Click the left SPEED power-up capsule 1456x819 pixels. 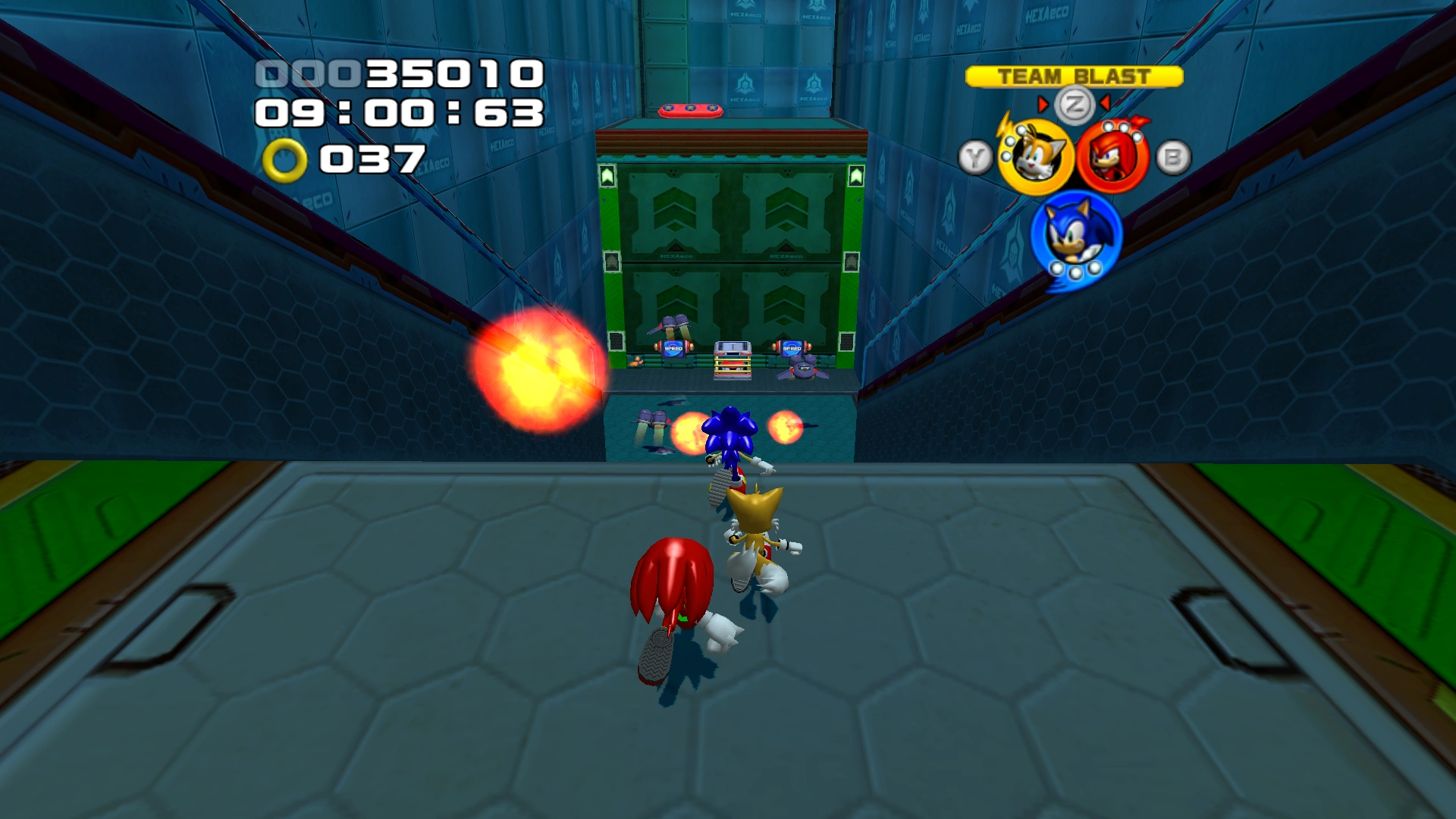tap(673, 348)
